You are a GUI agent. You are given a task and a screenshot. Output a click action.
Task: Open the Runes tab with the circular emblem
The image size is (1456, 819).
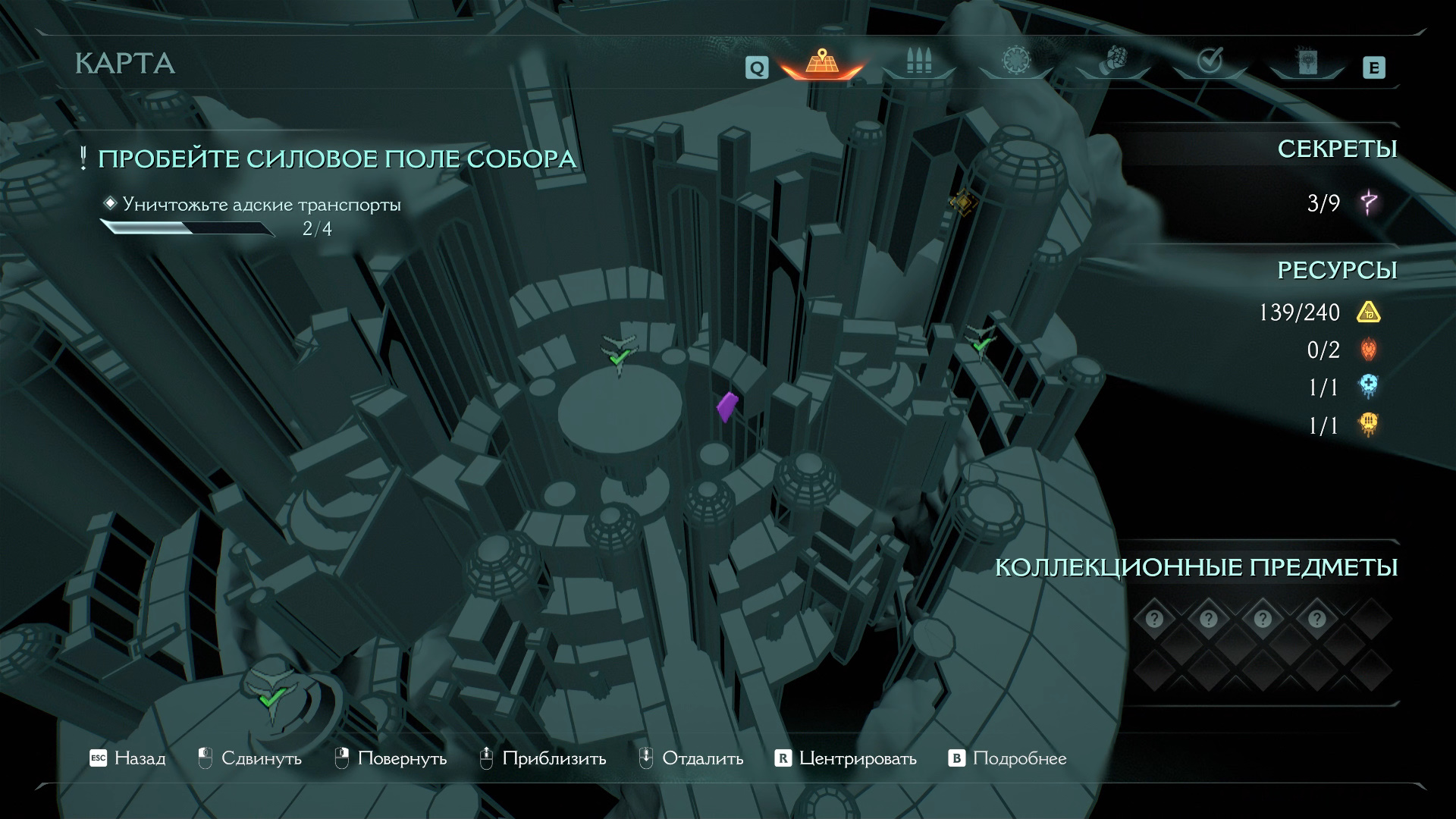(x=1015, y=61)
